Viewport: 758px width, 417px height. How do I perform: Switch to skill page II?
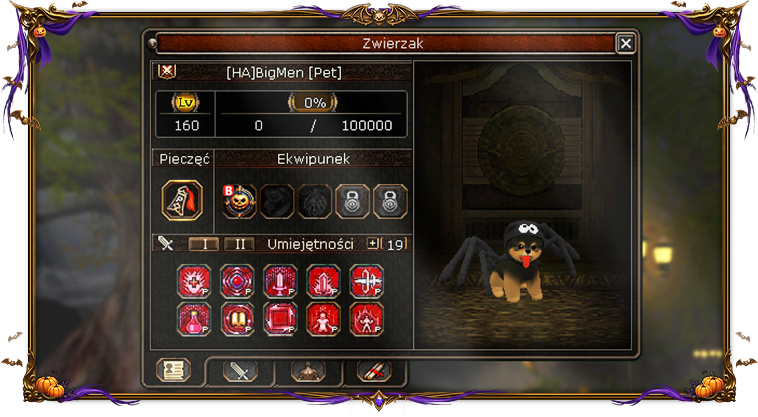[238, 244]
